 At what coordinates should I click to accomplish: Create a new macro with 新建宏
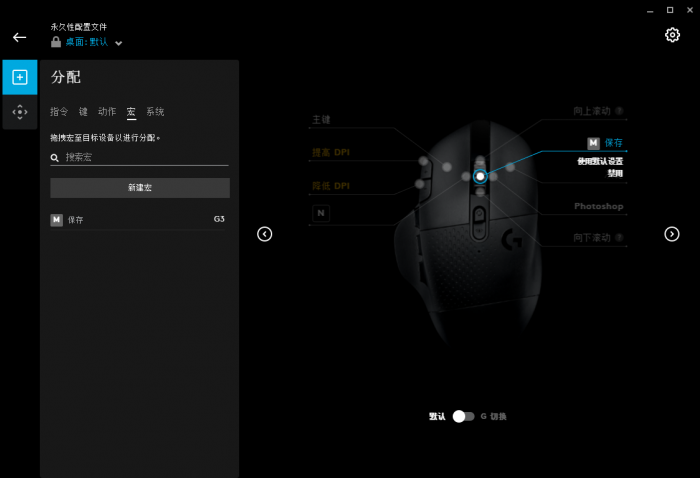click(140, 188)
